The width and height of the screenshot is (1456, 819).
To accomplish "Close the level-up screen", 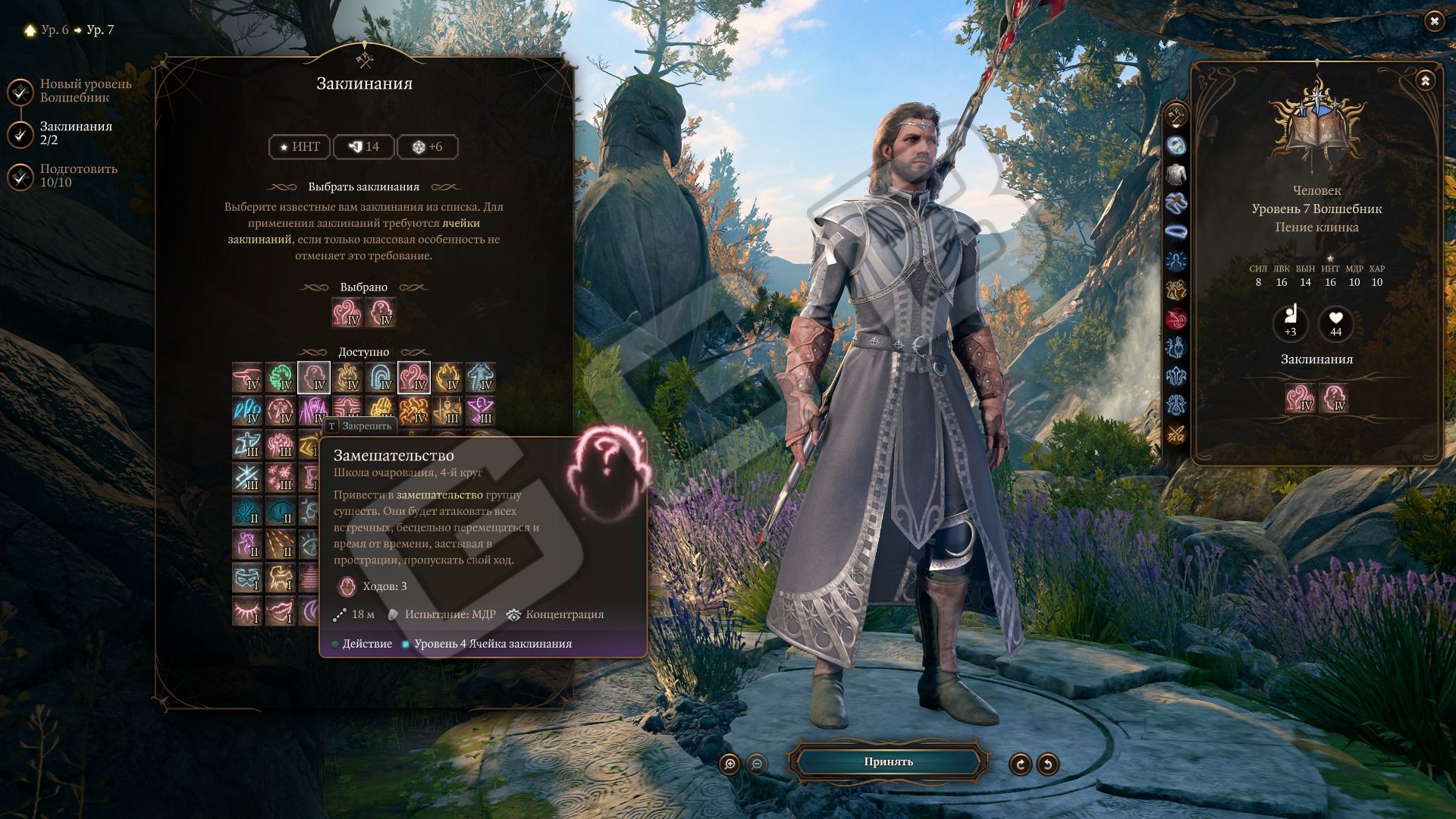I will coord(1433,21).
